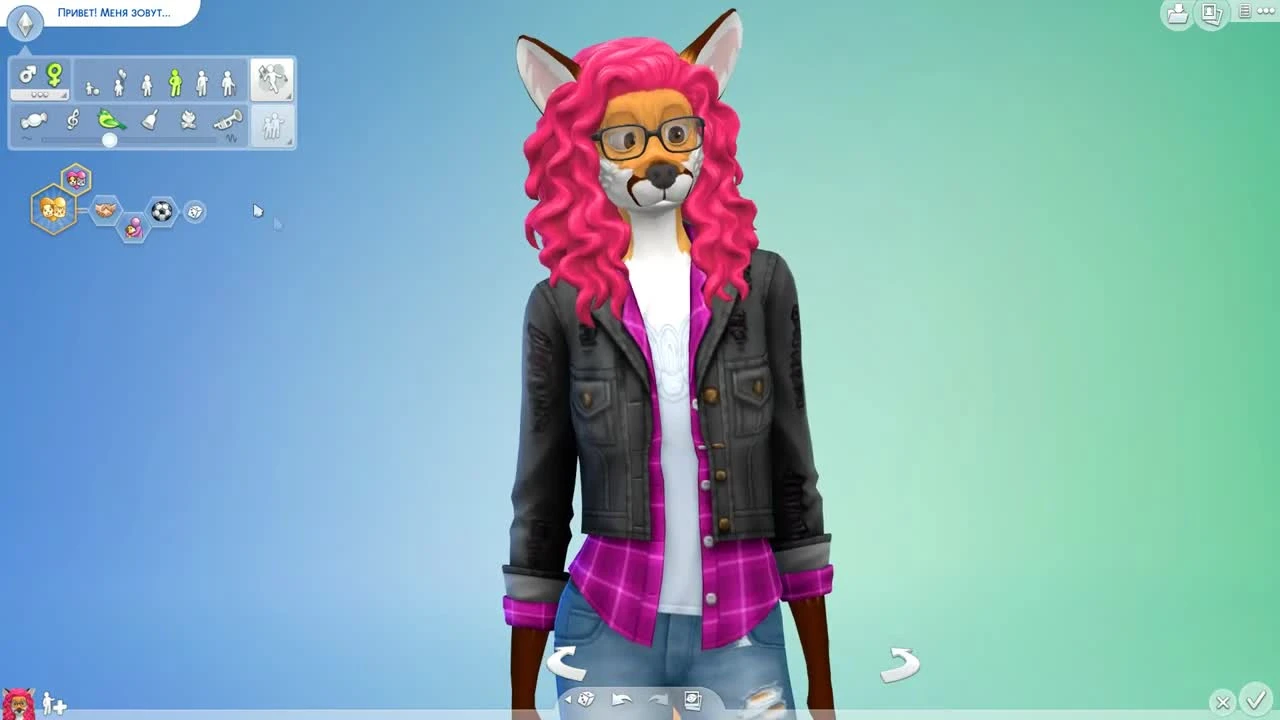Viewport: 1280px width, 720px height.
Task: Randomize the Sim with the dice icon
Action: [585, 699]
